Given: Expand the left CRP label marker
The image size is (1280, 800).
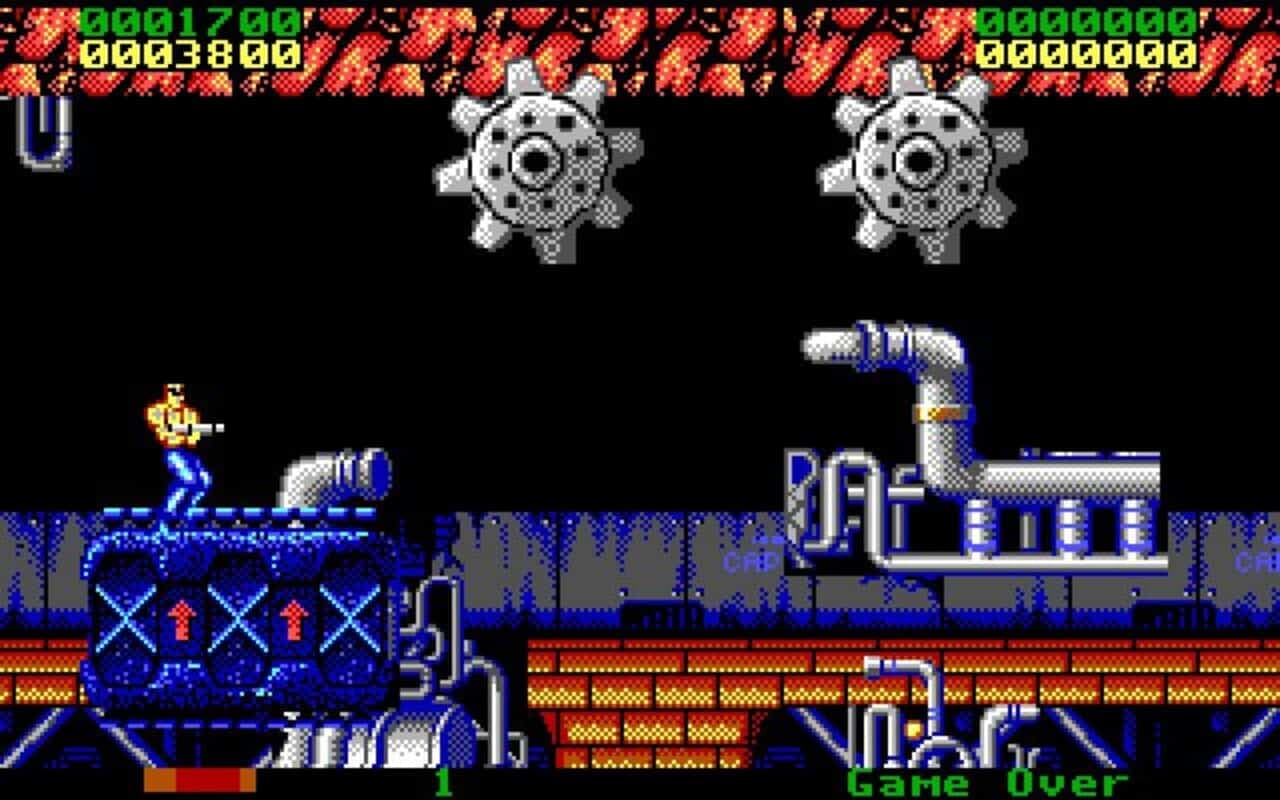Looking at the screenshot, I should click(x=752, y=560).
